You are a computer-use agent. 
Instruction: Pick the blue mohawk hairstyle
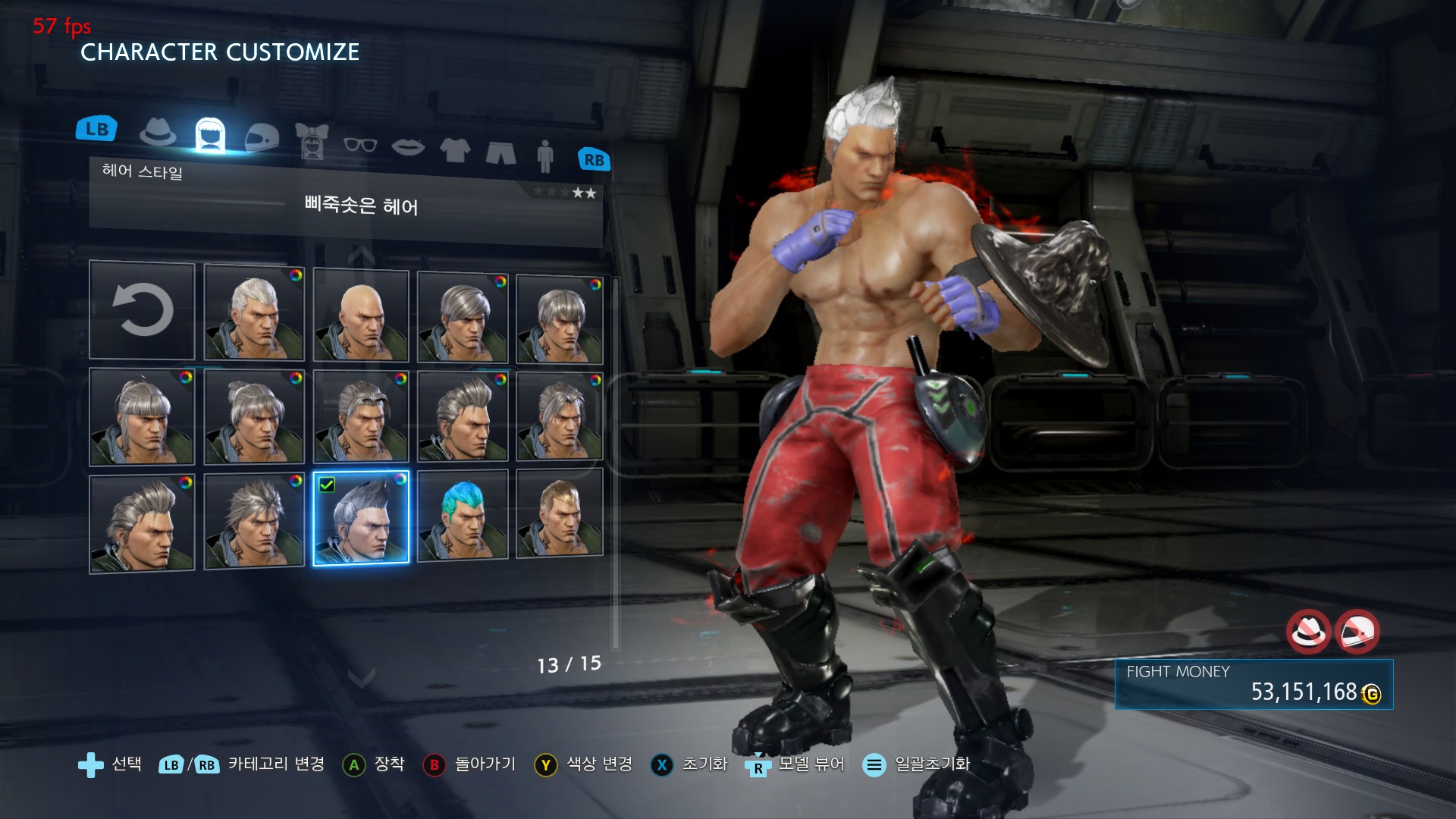click(463, 516)
